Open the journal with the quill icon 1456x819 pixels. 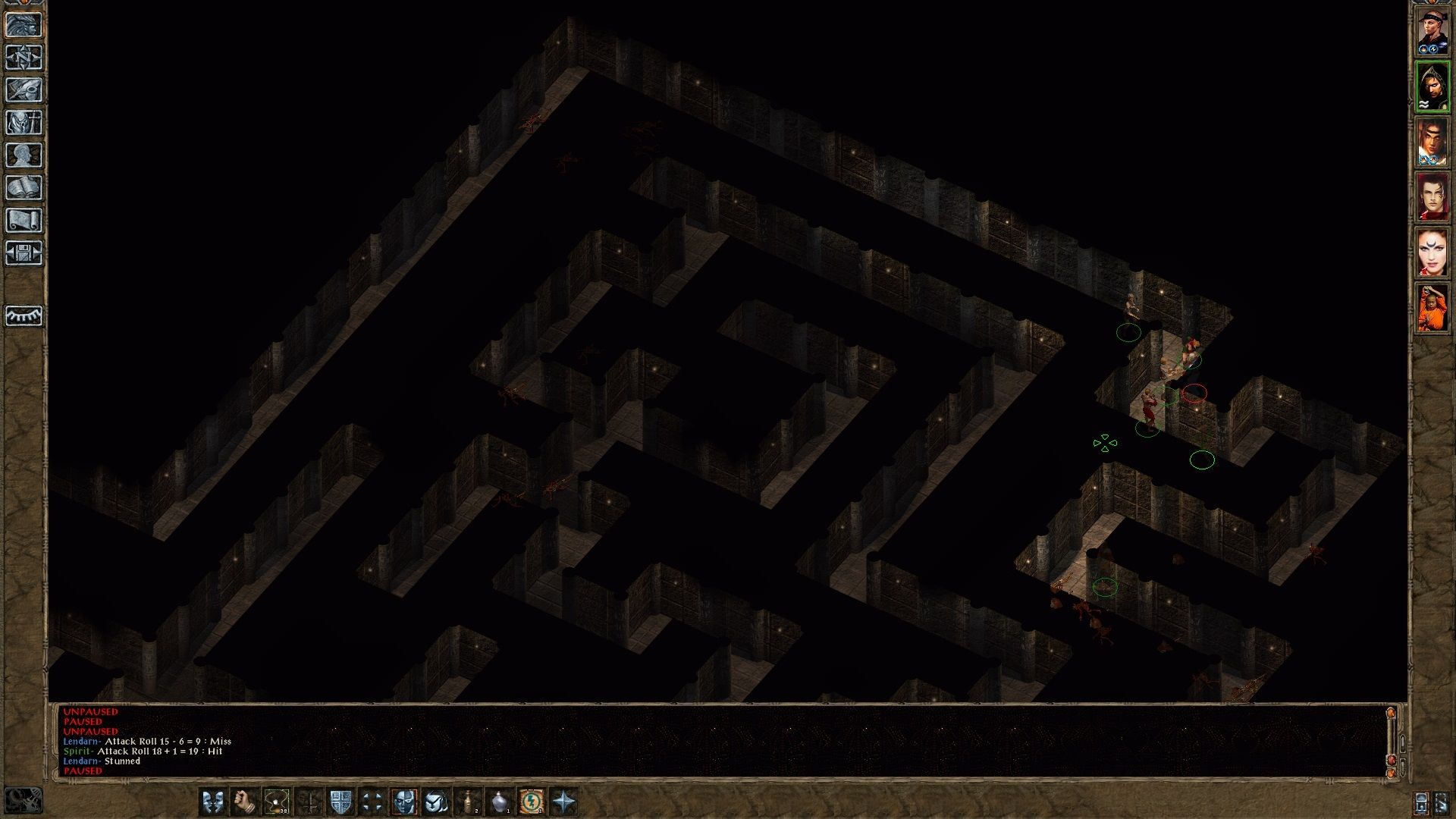pos(24,90)
